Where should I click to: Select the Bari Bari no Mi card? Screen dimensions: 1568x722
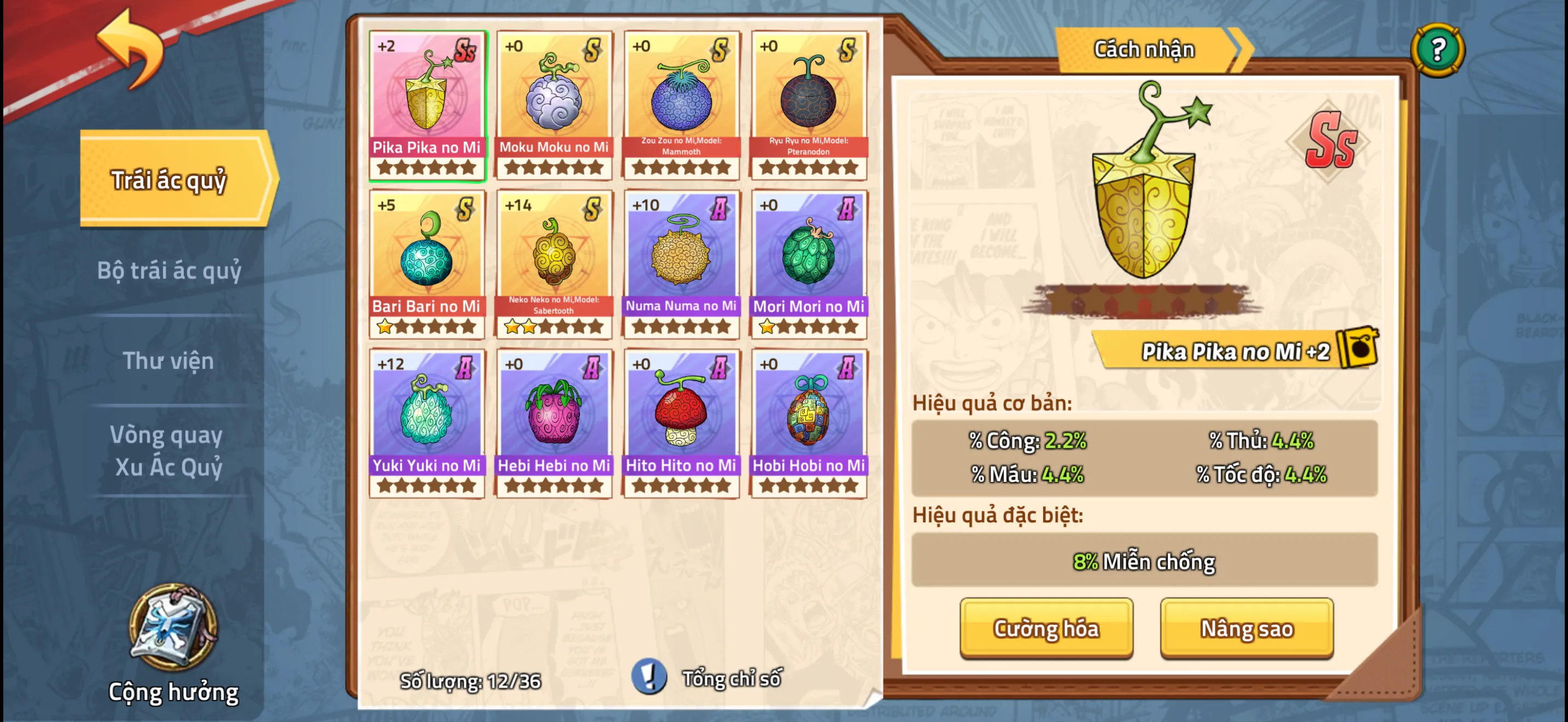point(426,264)
